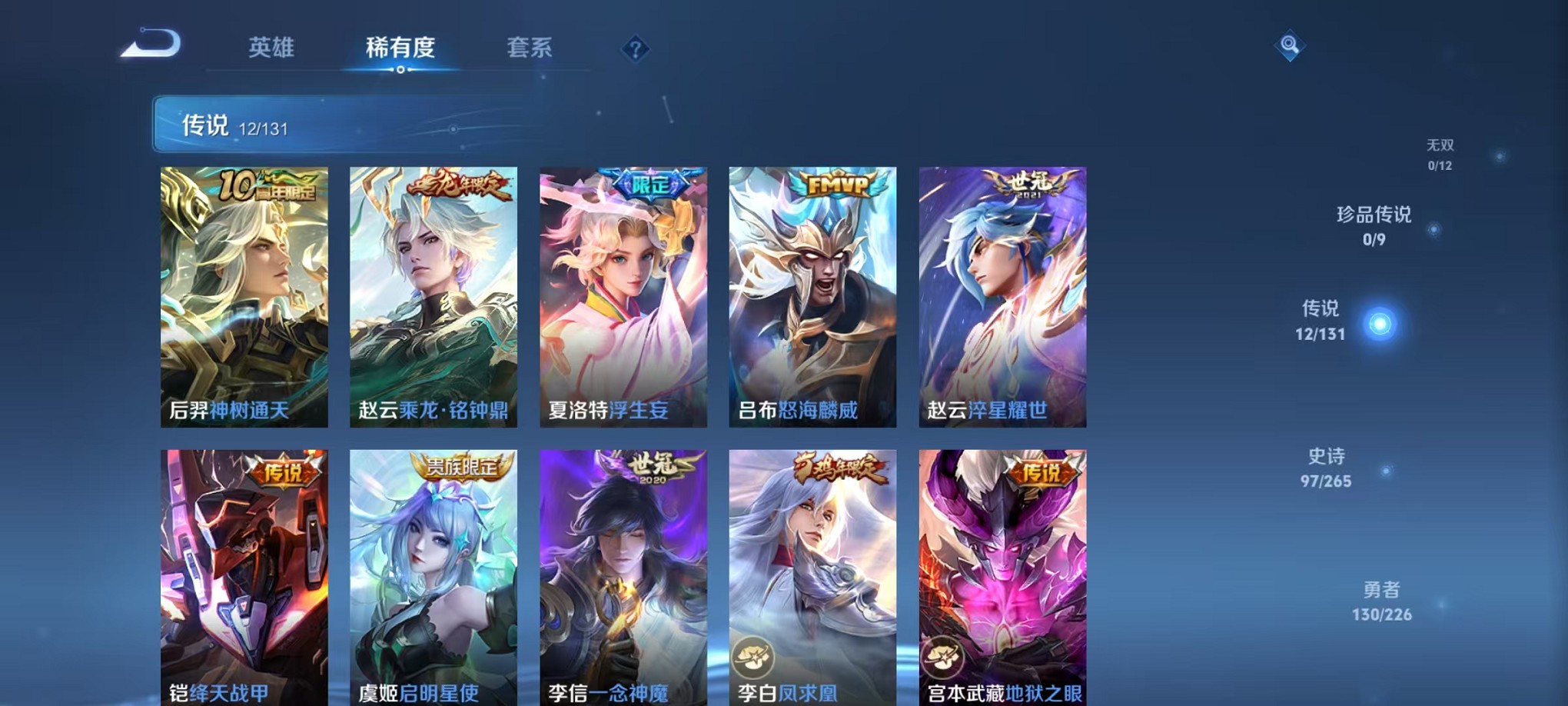
Task: Click the help question mark icon
Action: point(636,49)
